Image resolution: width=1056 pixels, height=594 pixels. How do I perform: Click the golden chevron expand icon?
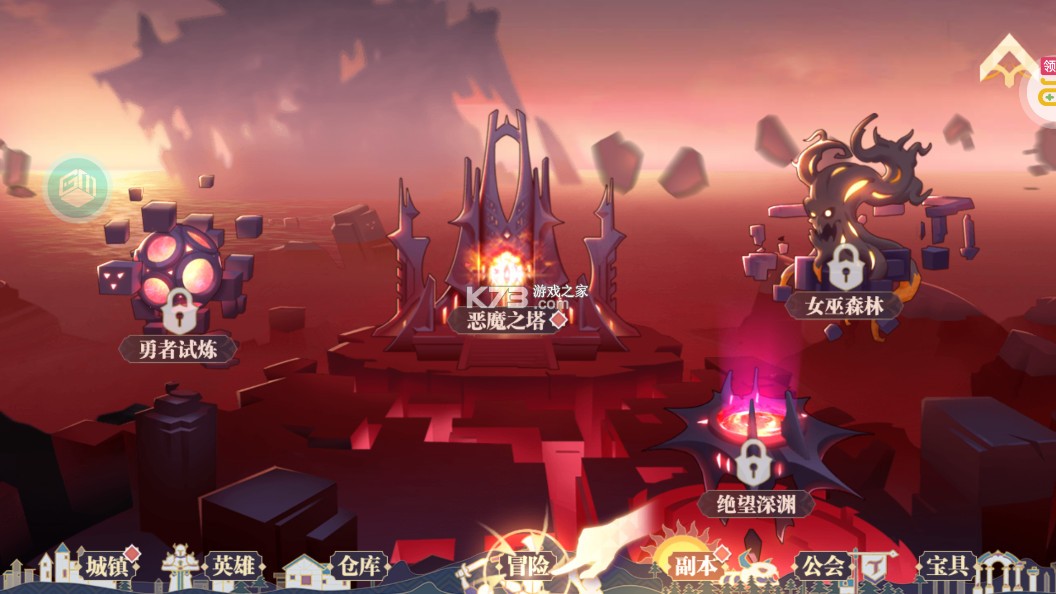pyautogui.click(x=1008, y=62)
